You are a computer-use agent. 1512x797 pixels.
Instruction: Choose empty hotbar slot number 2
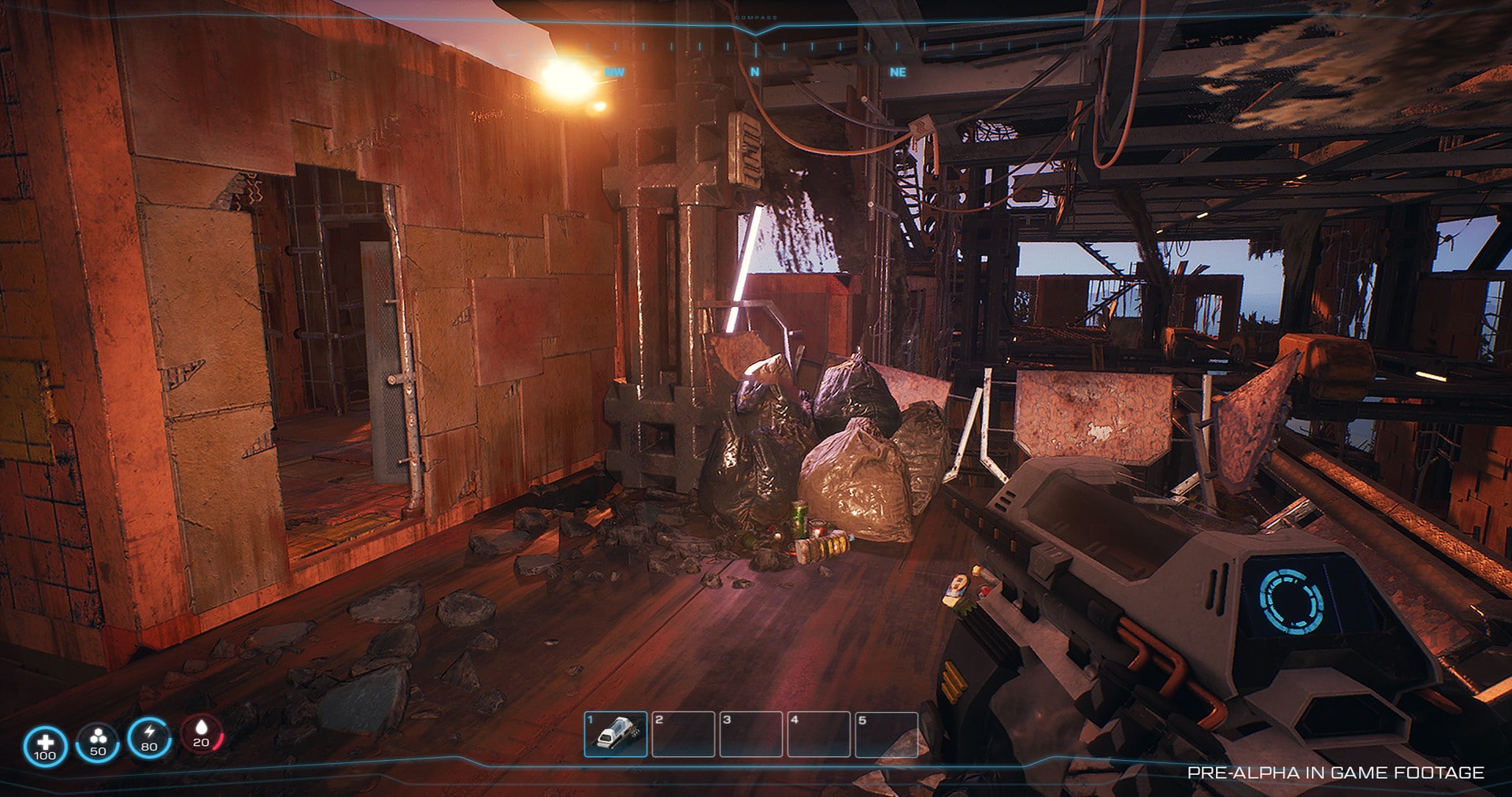684,734
